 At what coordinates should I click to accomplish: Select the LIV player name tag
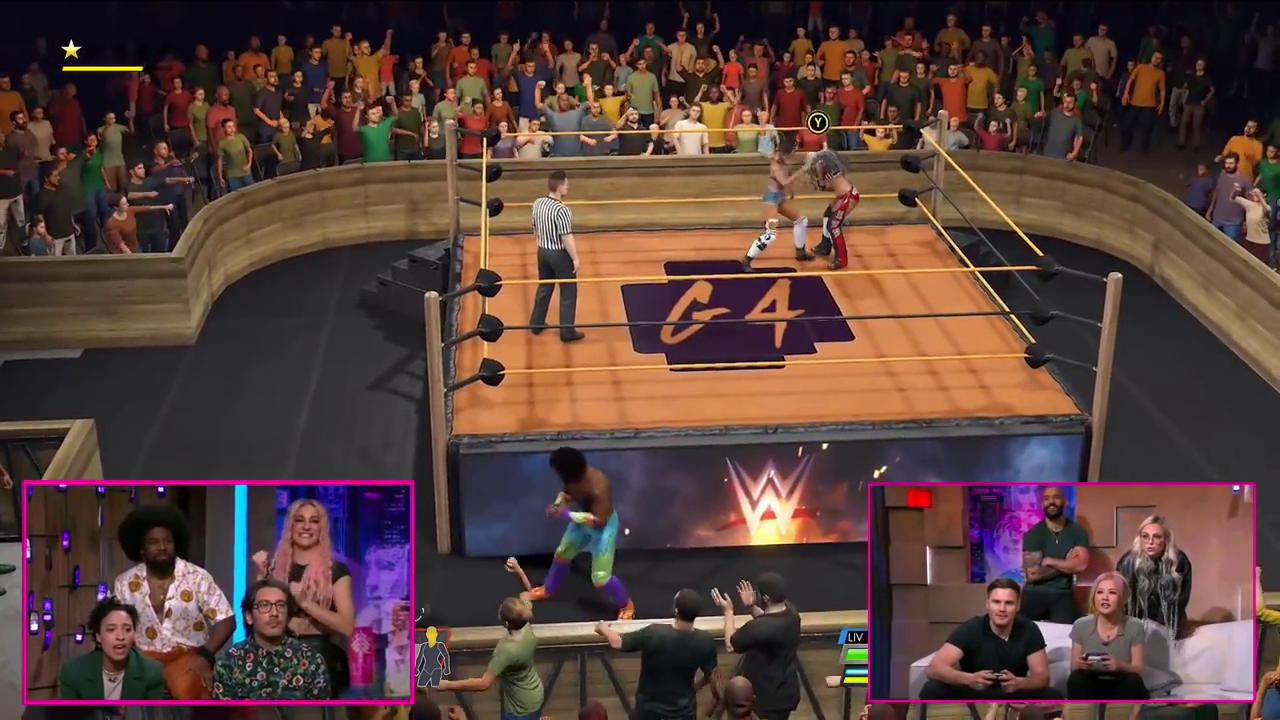click(x=855, y=637)
